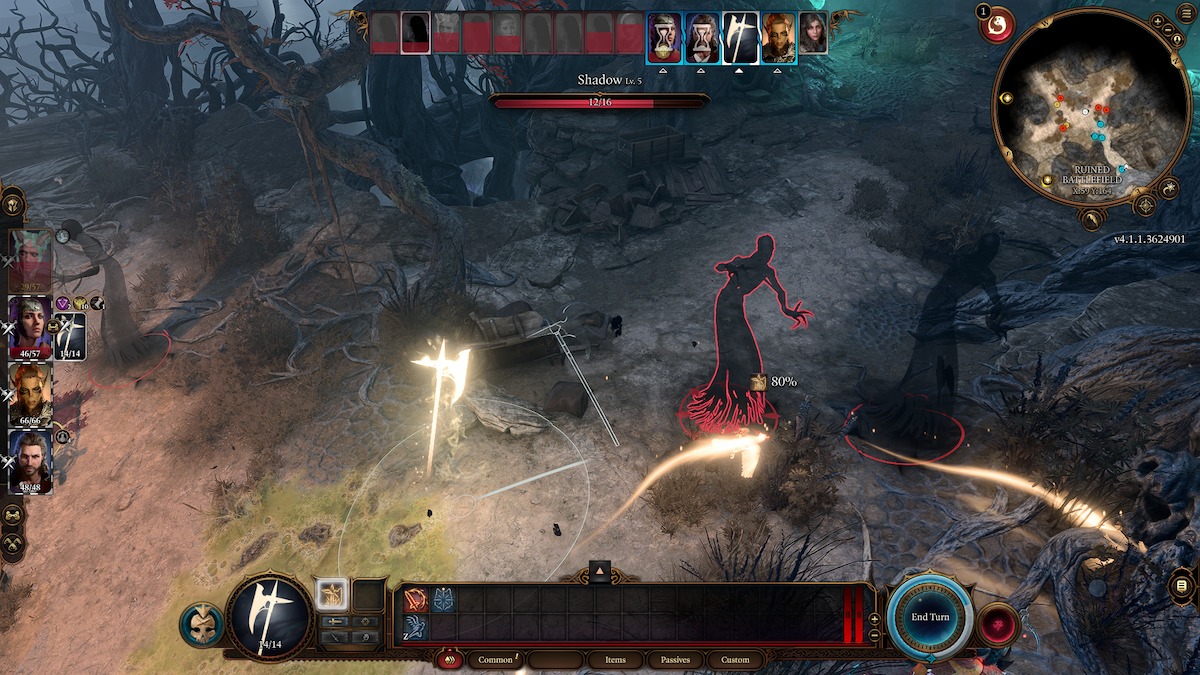This screenshot has height=675, width=1200.
Task: Show the Passives hotbar tab
Action: tap(675, 660)
